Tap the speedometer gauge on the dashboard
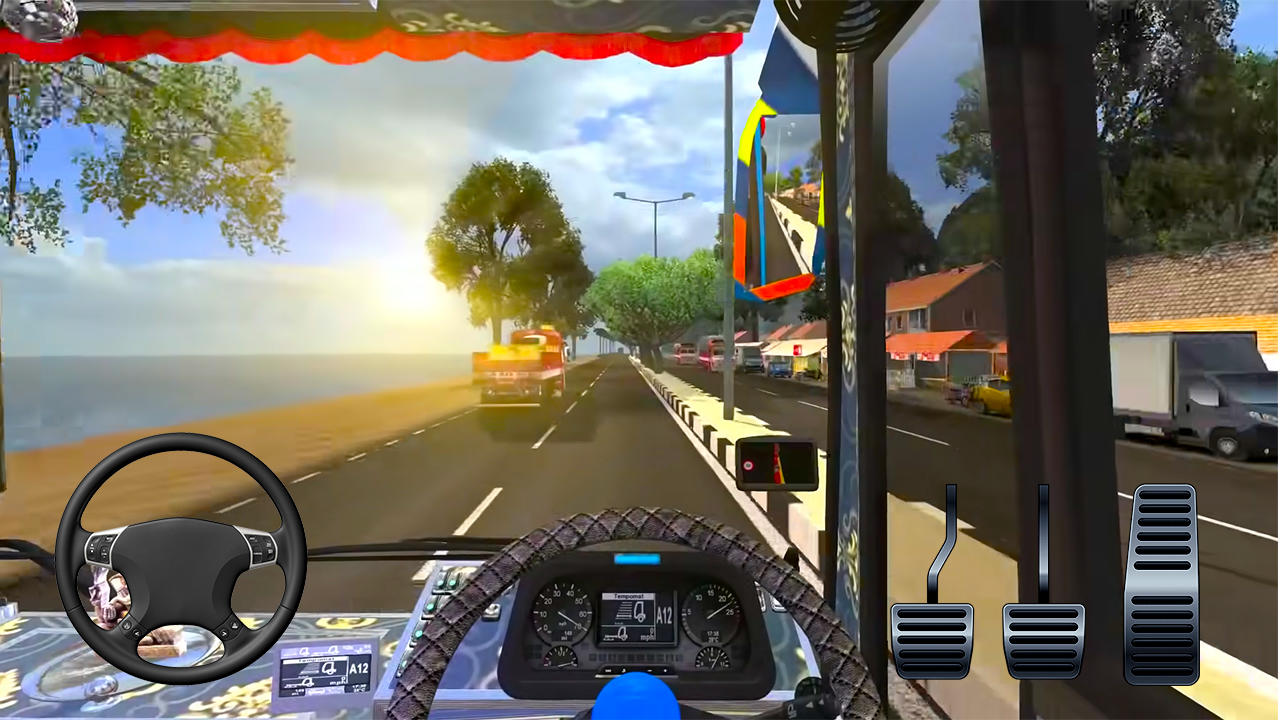The width and height of the screenshot is (1280, 720). pos(560,613)
